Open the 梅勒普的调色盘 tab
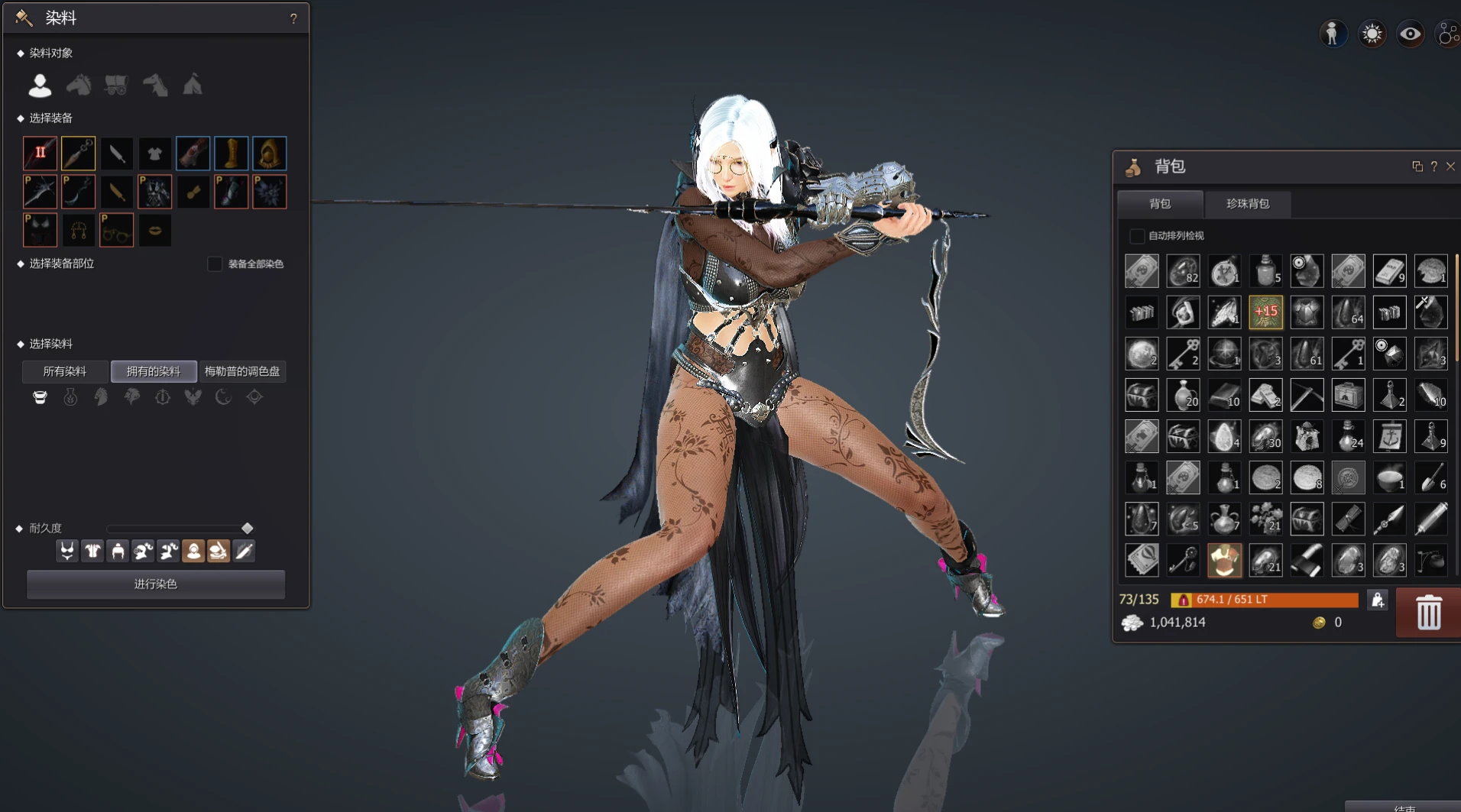1461x812 pixels. [241, 371]
